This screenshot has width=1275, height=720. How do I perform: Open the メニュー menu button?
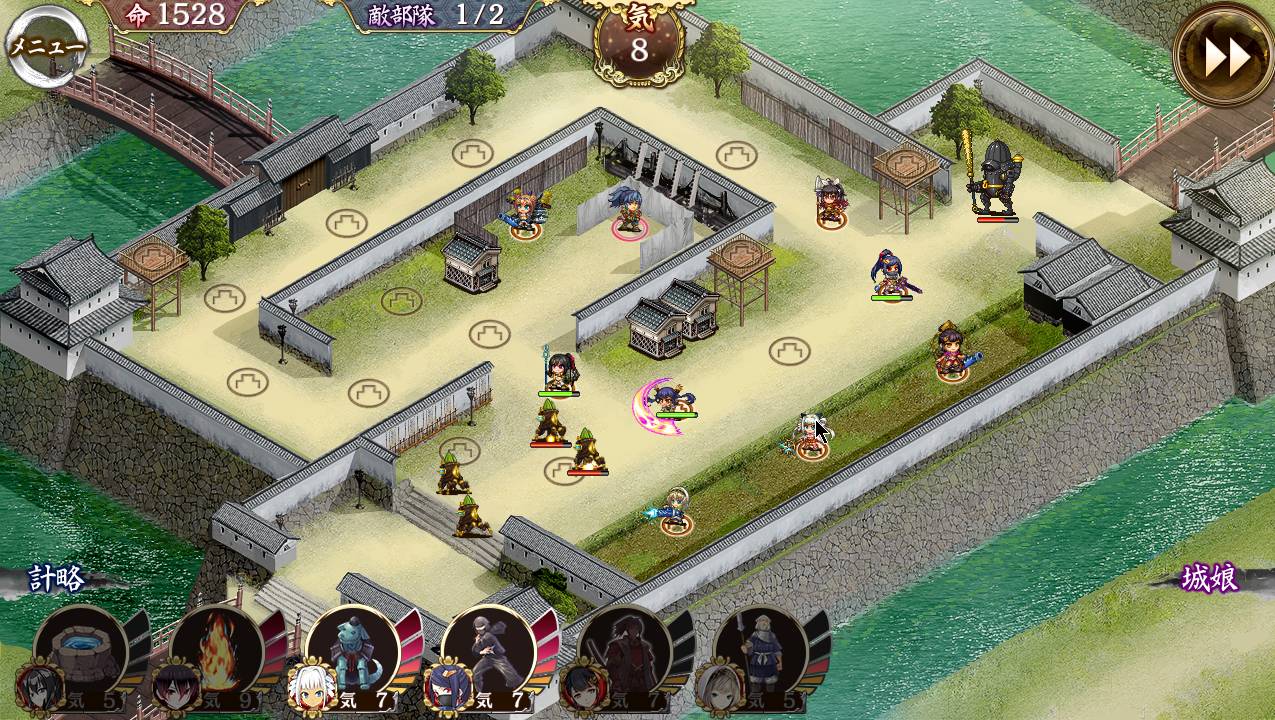click(x=46, y=46)
